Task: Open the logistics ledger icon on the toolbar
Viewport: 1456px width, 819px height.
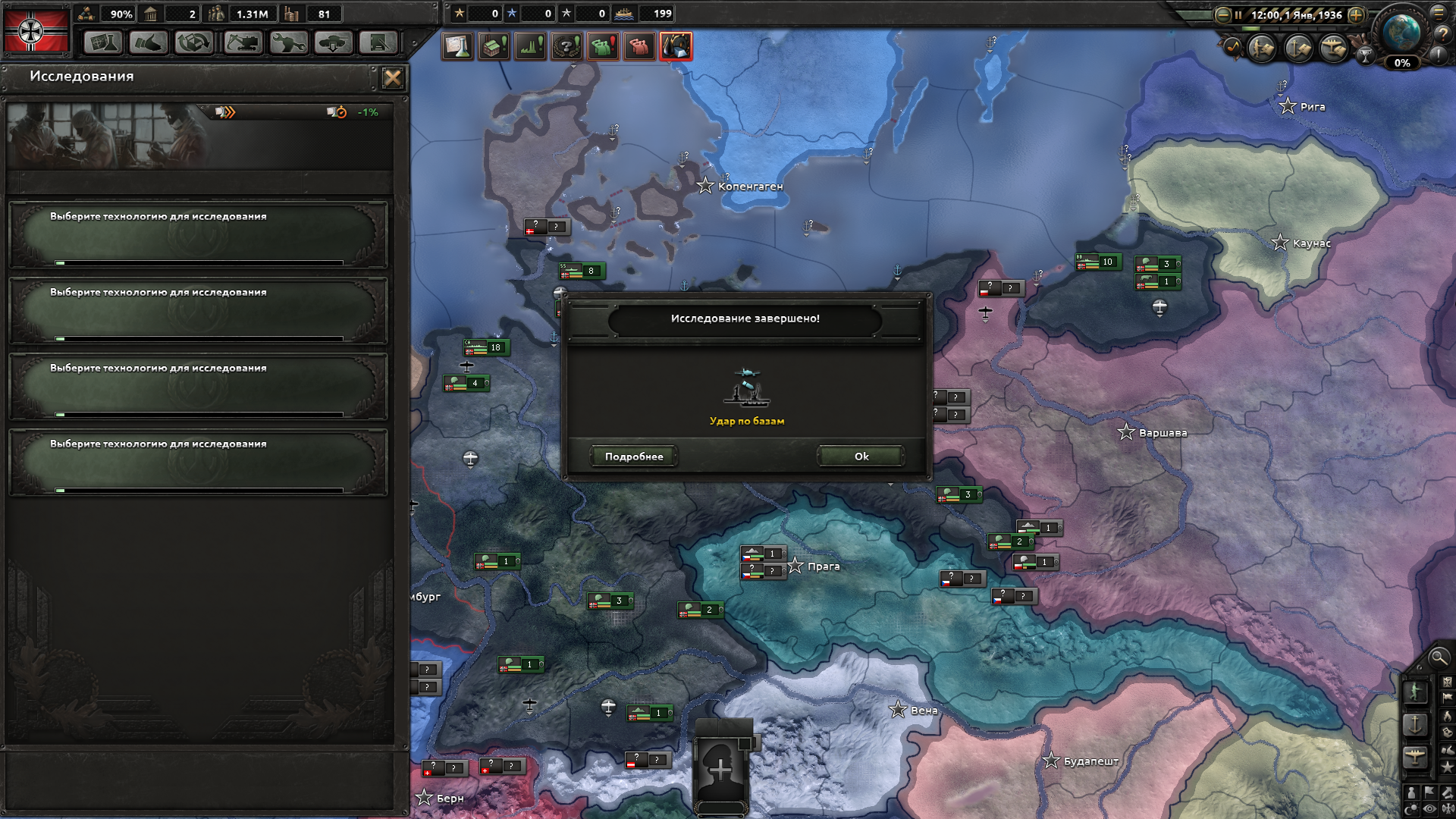Action: [x=378, y=43]
